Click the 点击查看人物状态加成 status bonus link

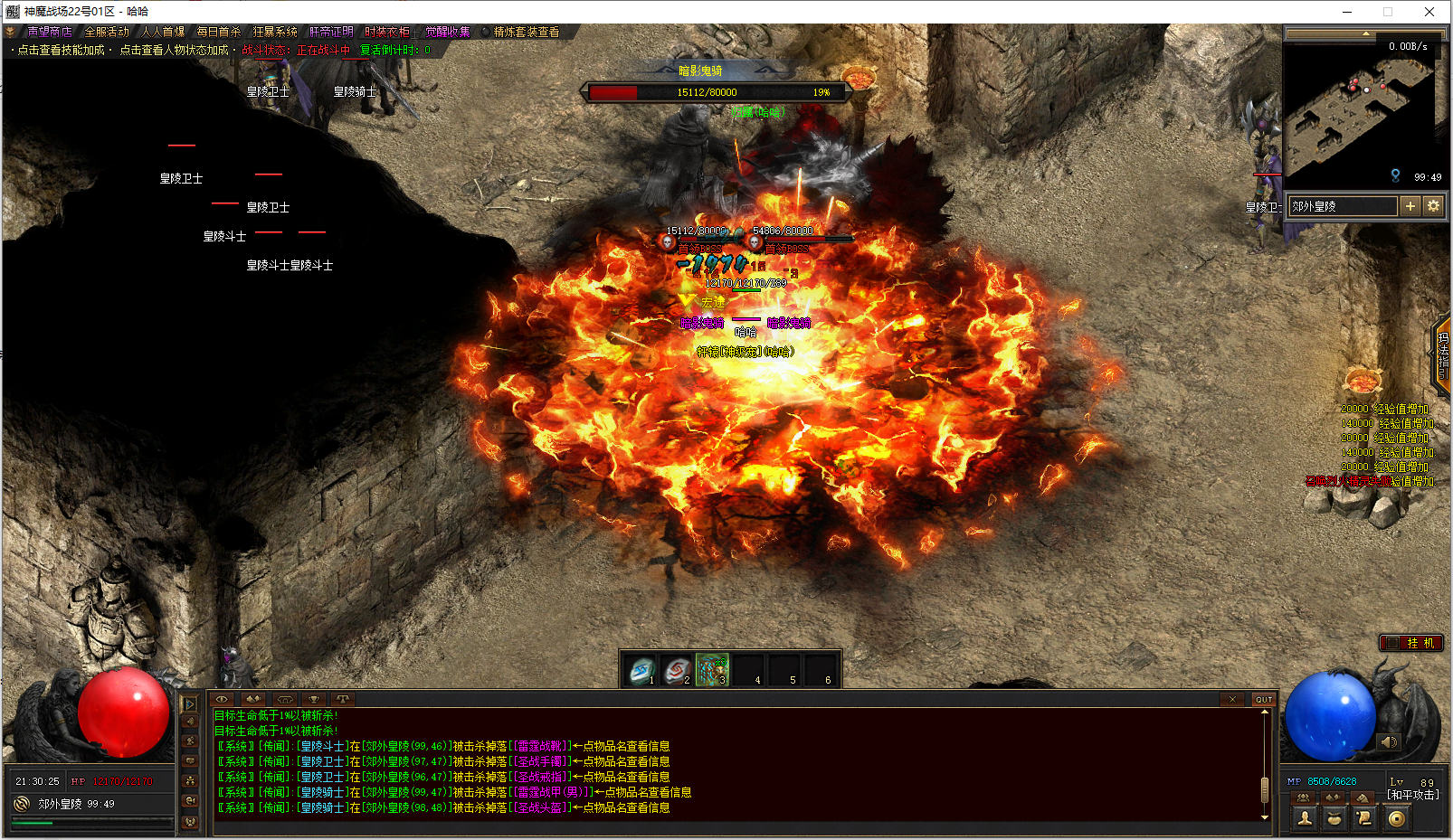coord(174,51)
